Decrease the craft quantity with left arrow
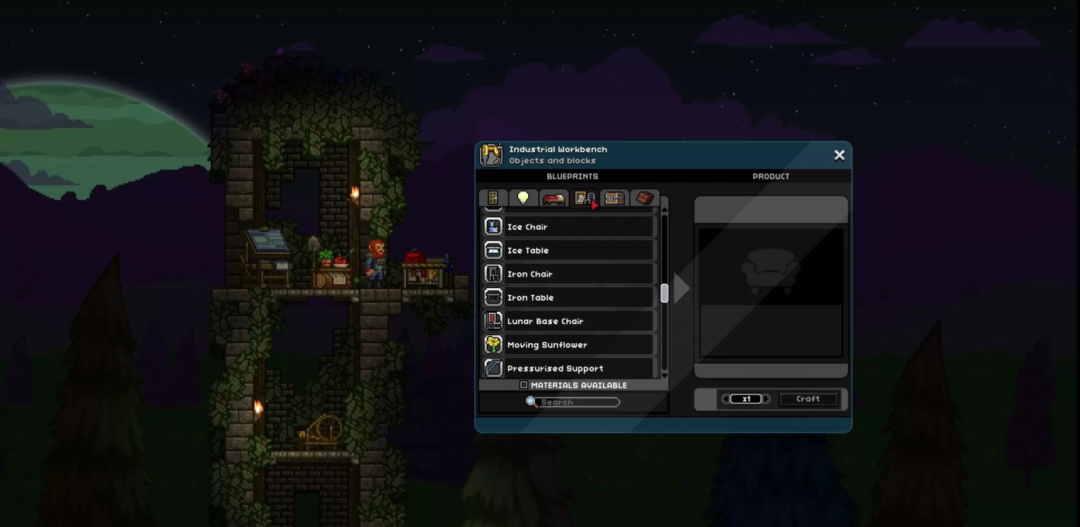 pyautogui.click(x=726, y=399)
